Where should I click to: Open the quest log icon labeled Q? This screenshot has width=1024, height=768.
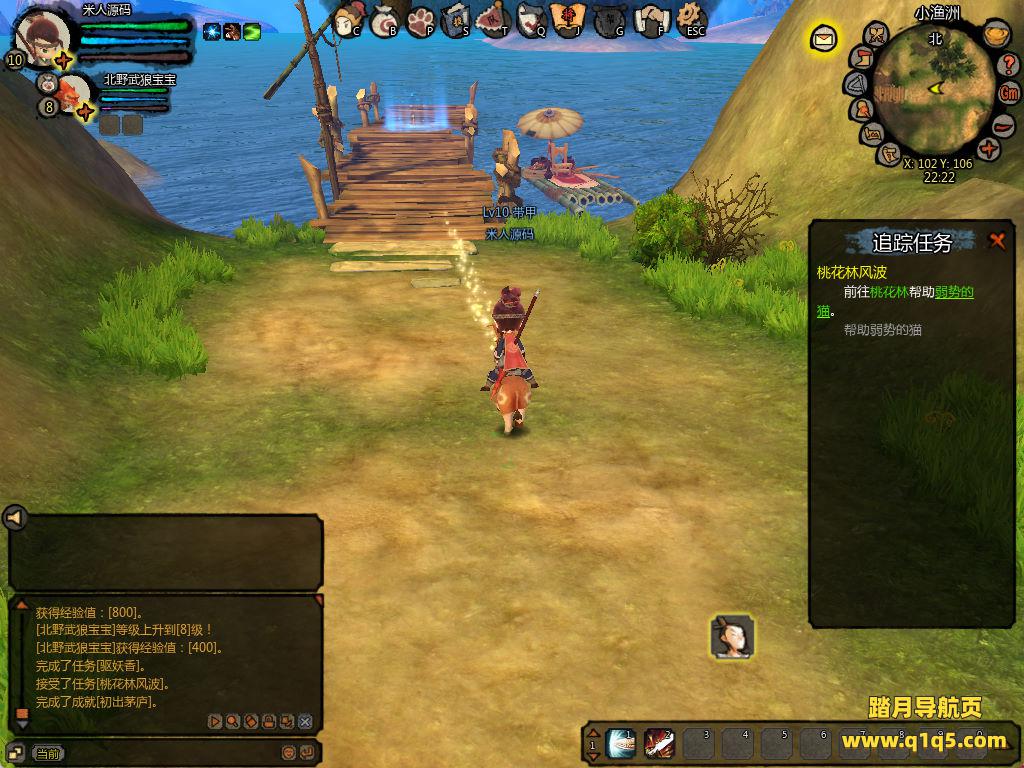click(x=532, y=20)
